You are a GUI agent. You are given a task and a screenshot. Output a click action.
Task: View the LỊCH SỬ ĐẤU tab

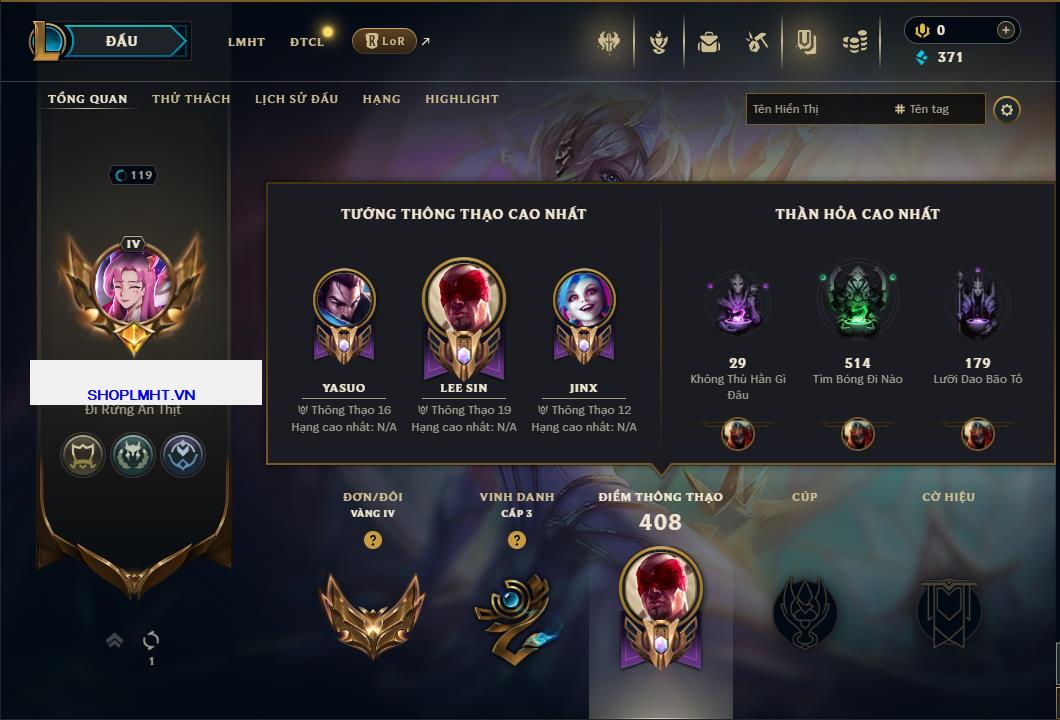(x=296, y=99)
